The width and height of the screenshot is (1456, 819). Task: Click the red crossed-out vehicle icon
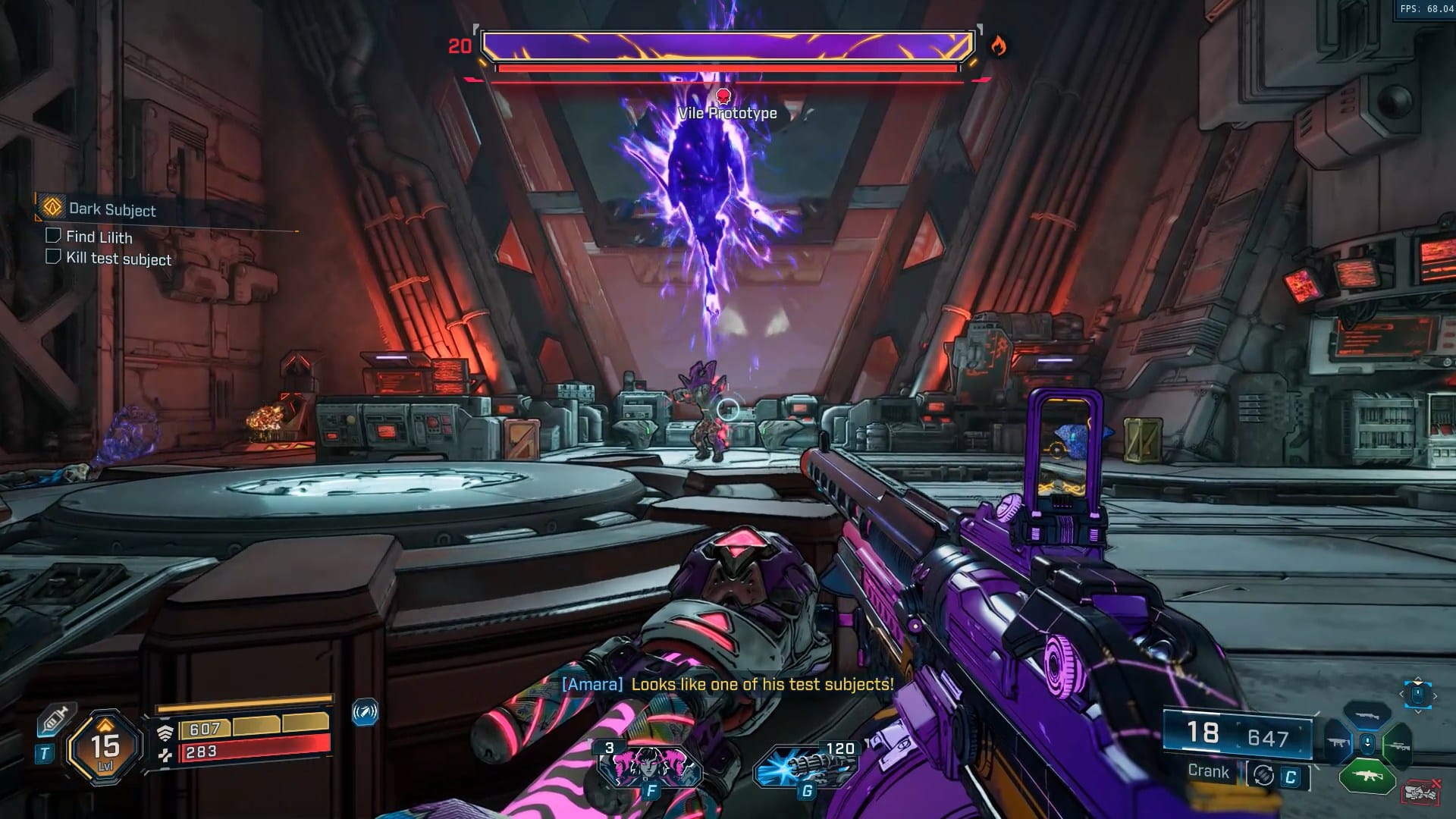[x=1420, y=792]
